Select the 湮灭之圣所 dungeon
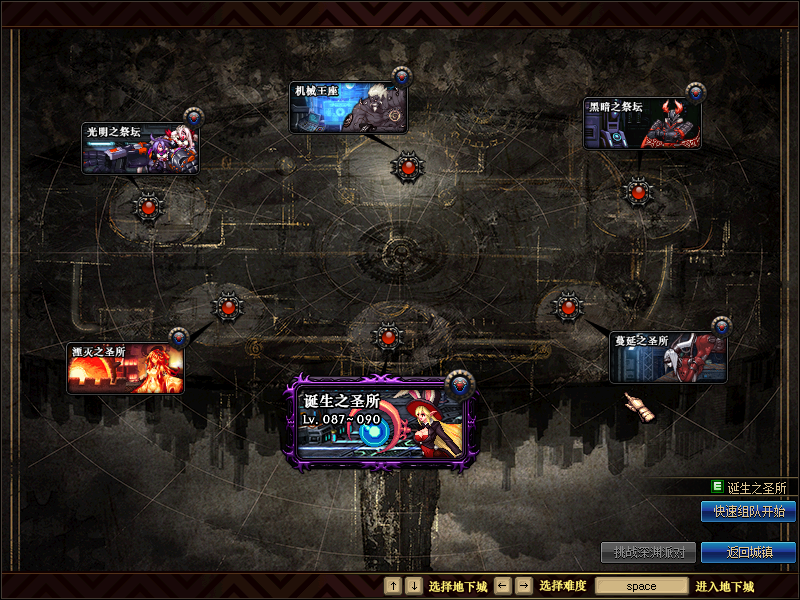The height and width of the screenshot is (600, 800). tap(126, 368)
